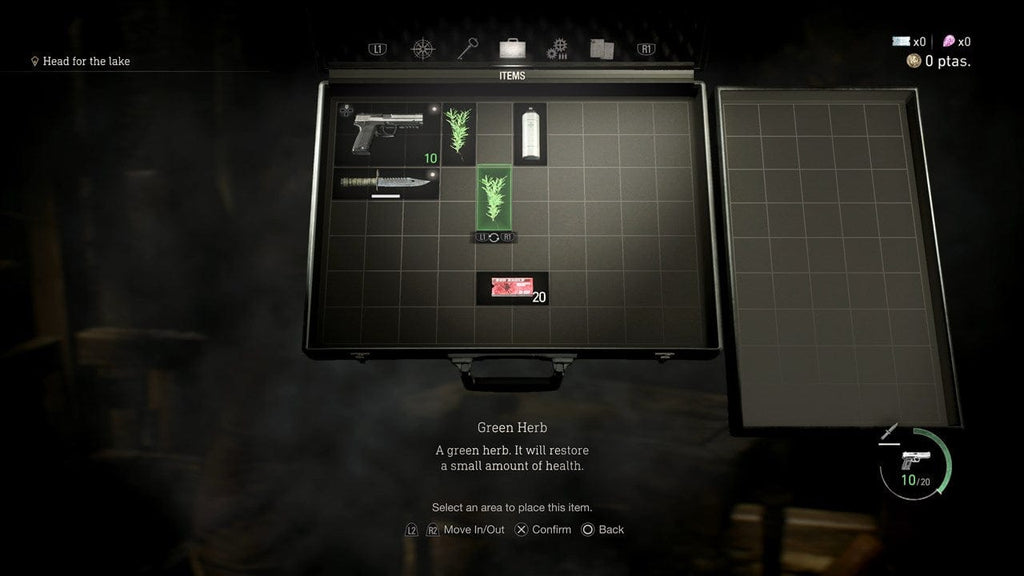Viewport: 1024px width, 576px height.
Task: Open the crafting tab with gears icon
Action: tap(557, 48)
